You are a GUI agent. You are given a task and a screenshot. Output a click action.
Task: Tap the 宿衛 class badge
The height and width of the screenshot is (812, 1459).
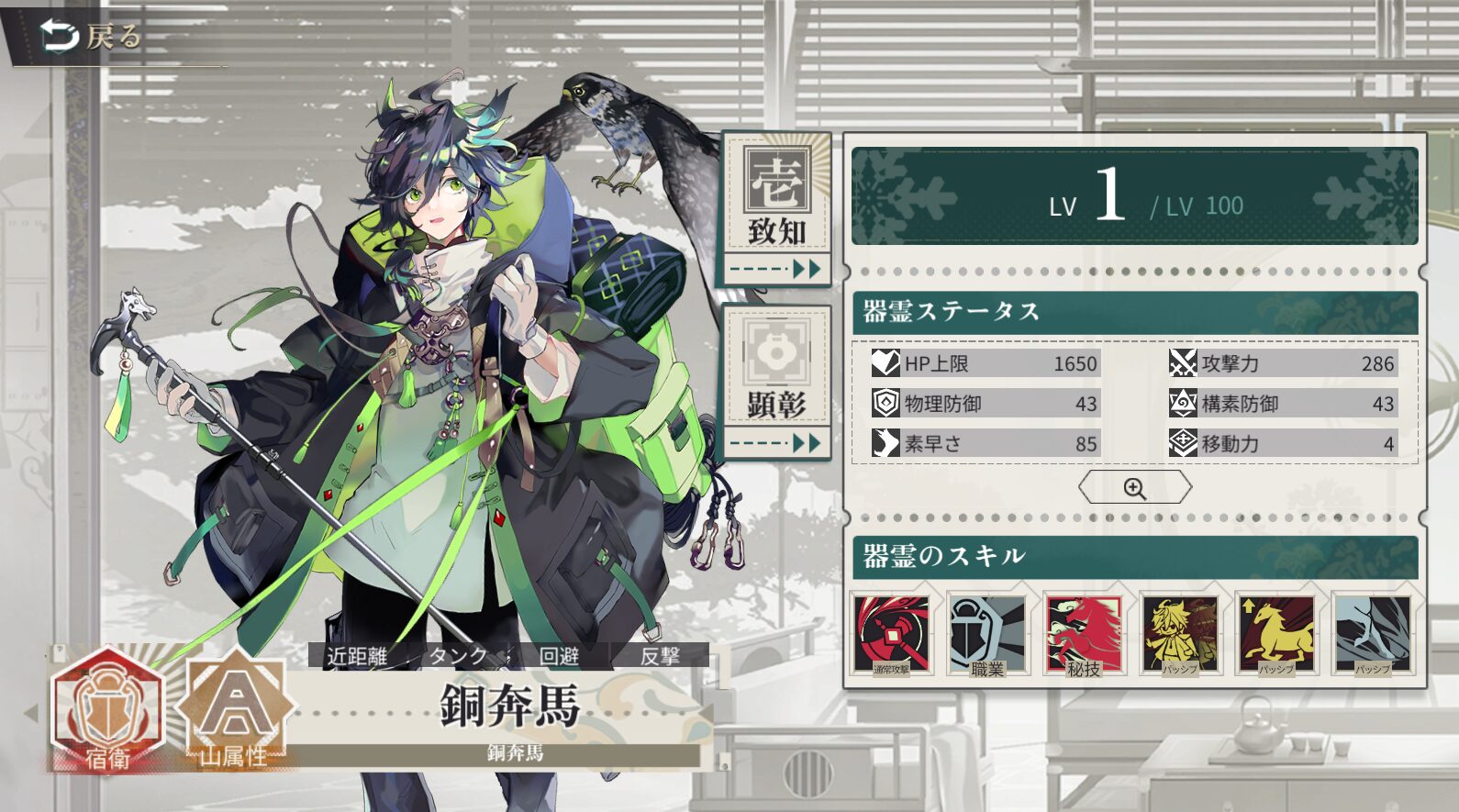click(x=107, y=710)
